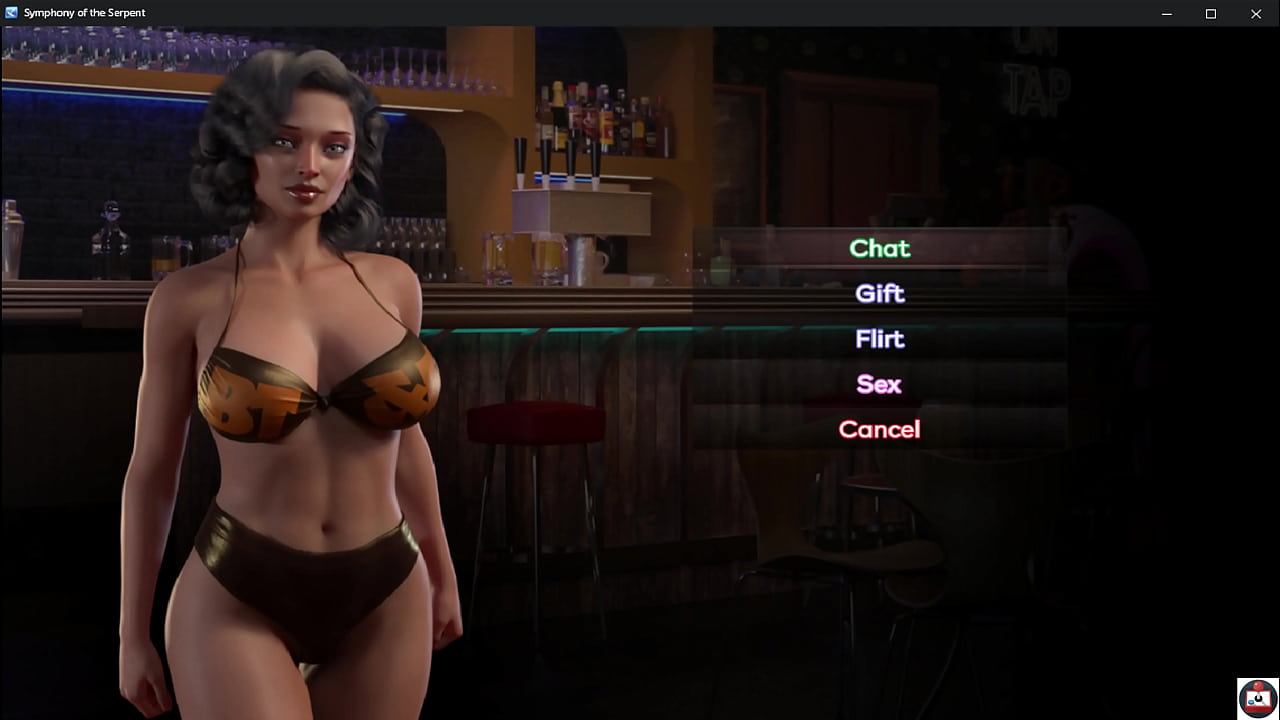Select the Sex menu option

point(879,384)
